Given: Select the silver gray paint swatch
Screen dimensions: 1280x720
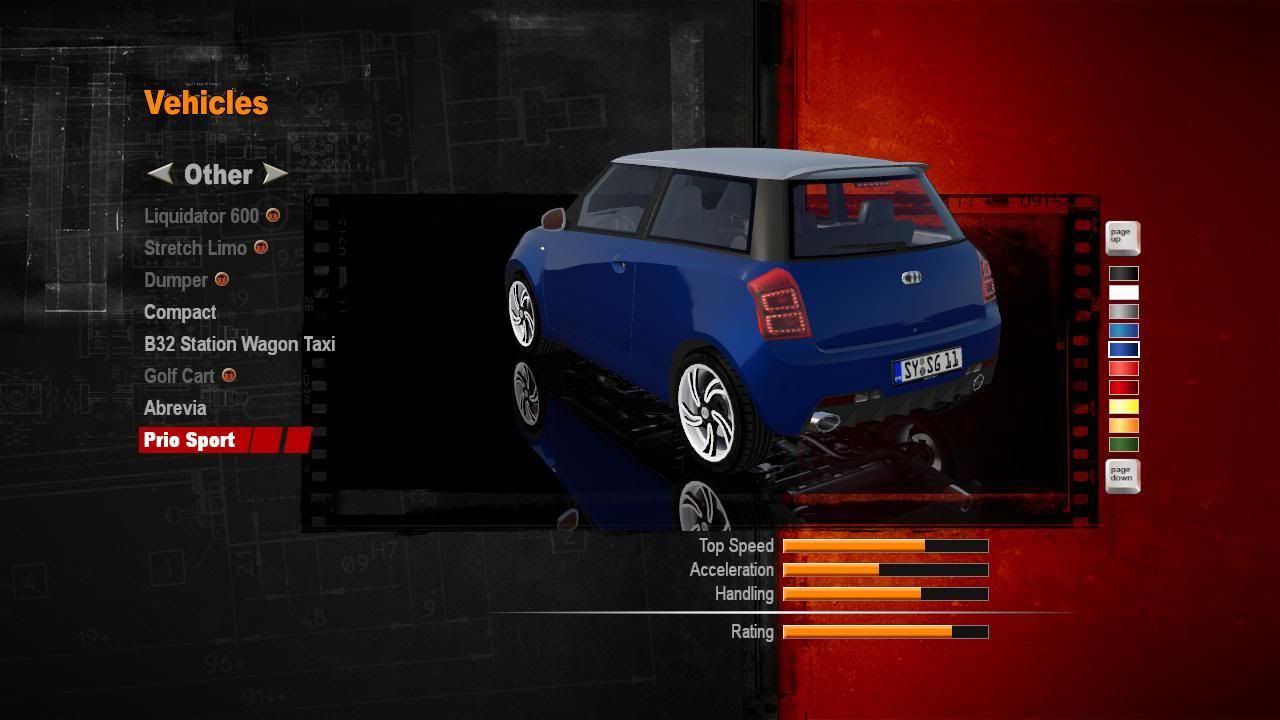Looking at the screenshot, I should click(x=1123, y=311).
